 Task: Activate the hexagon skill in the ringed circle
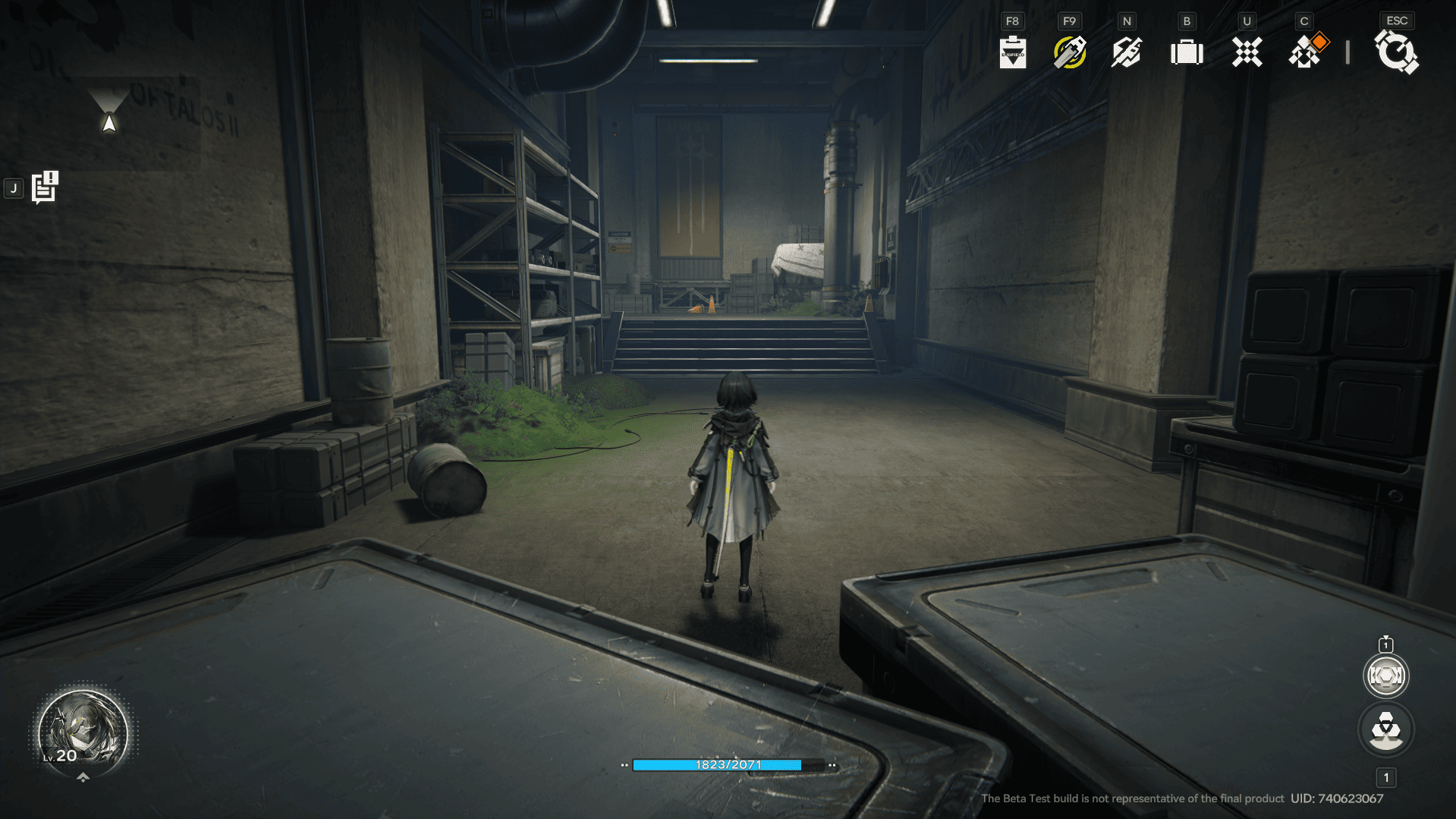click(x=1385, y=676)
